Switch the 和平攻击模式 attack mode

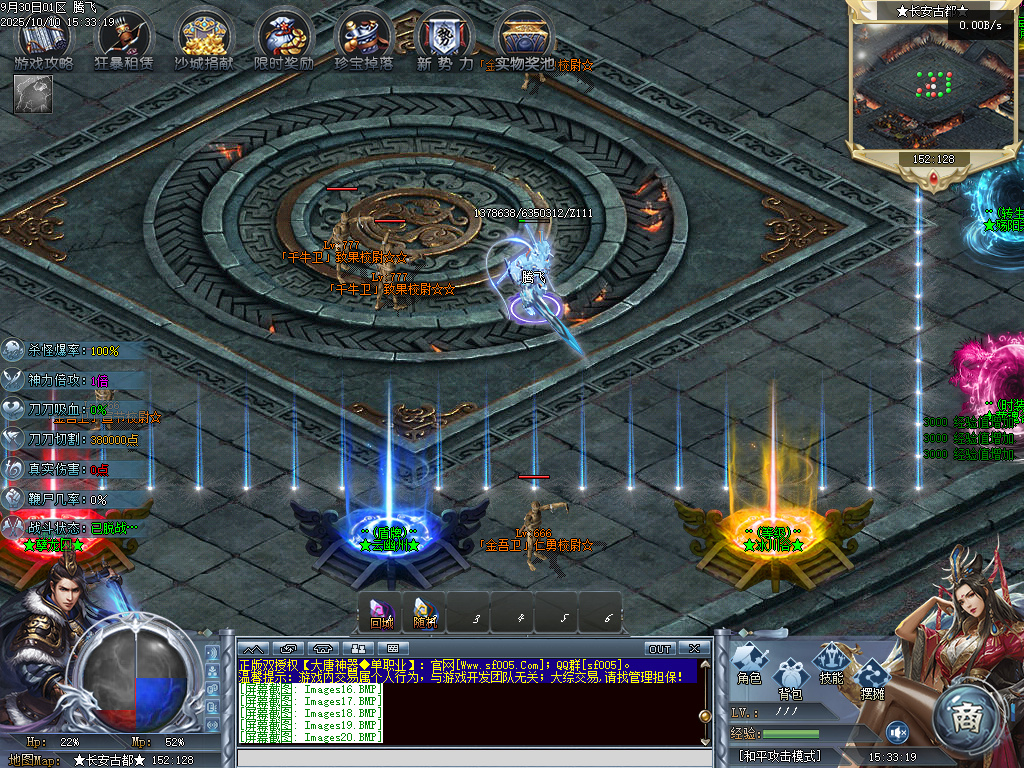click(780, 757)
